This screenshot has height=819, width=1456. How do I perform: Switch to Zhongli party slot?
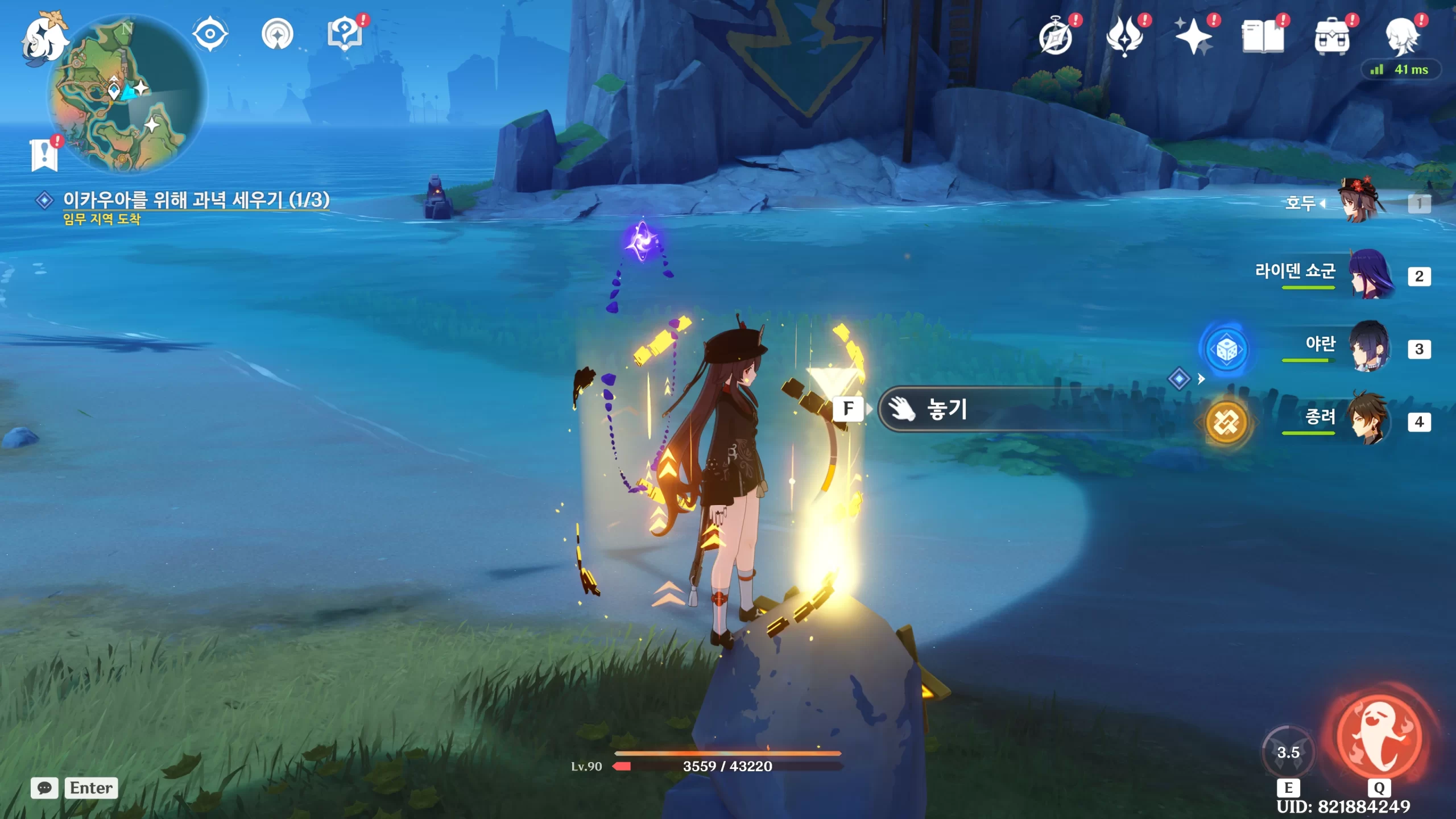click(1370, 421)
